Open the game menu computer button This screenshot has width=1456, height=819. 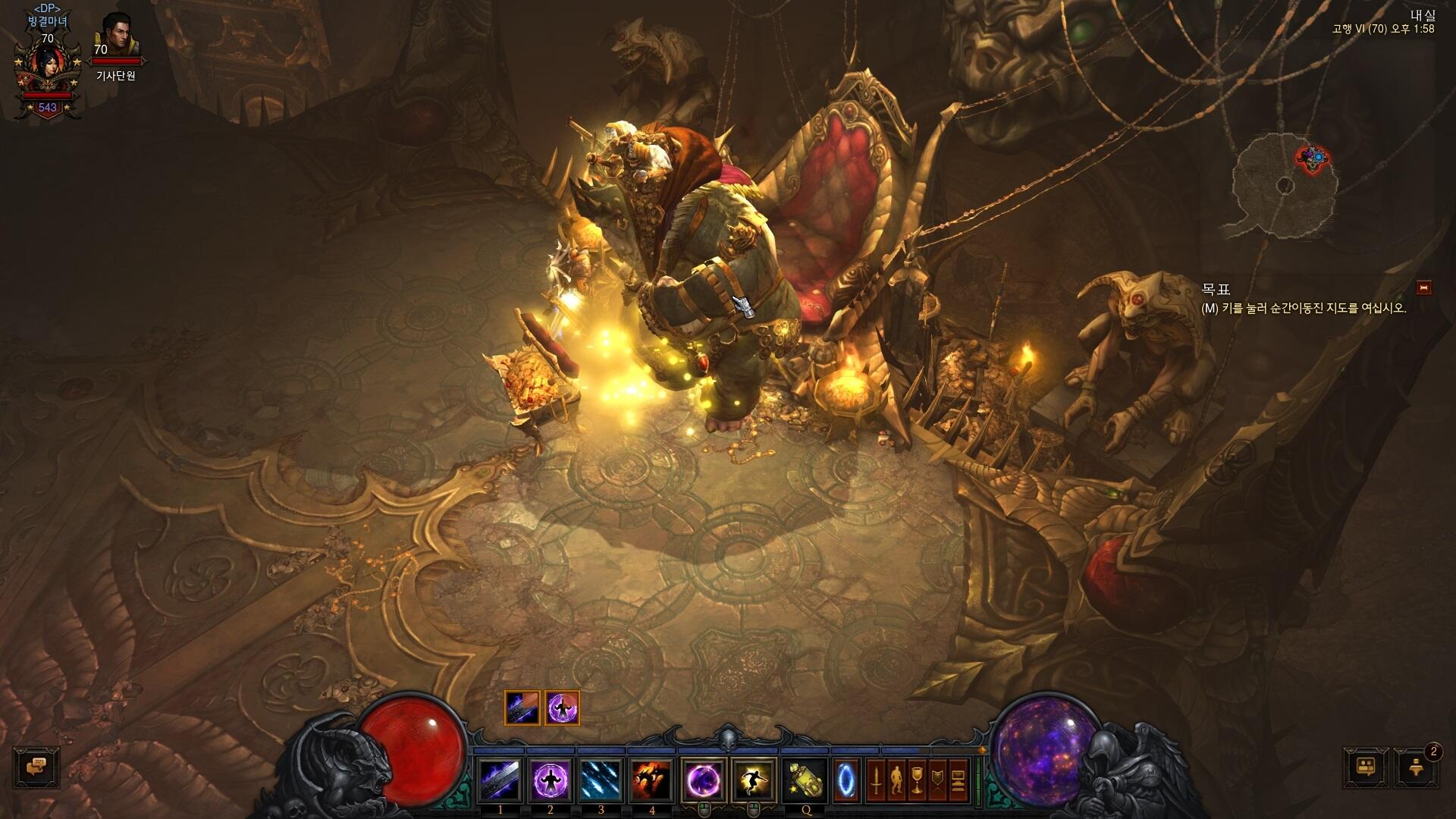[958, 780]
